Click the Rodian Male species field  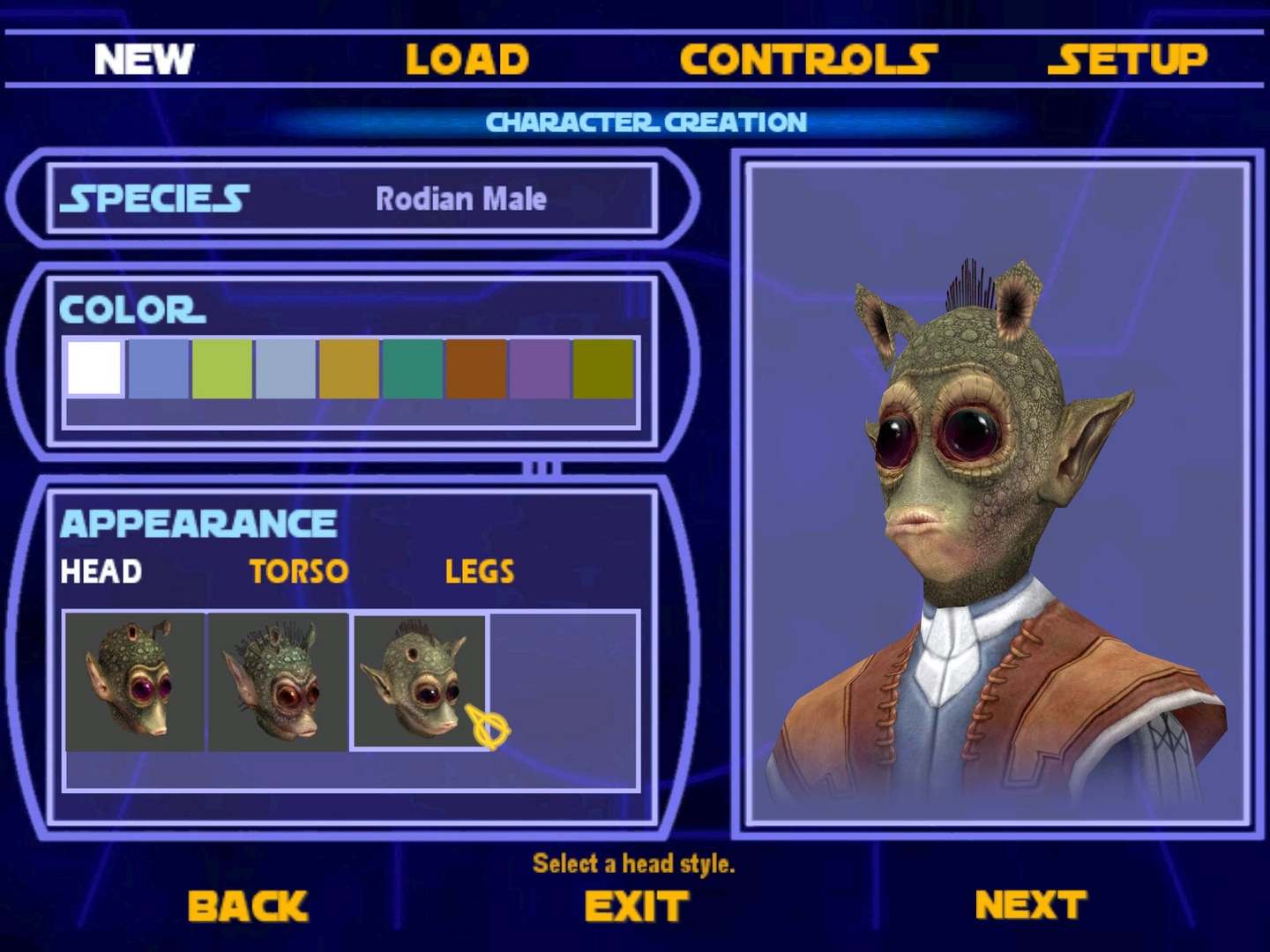pyautogui.click(x=463, y=199)
